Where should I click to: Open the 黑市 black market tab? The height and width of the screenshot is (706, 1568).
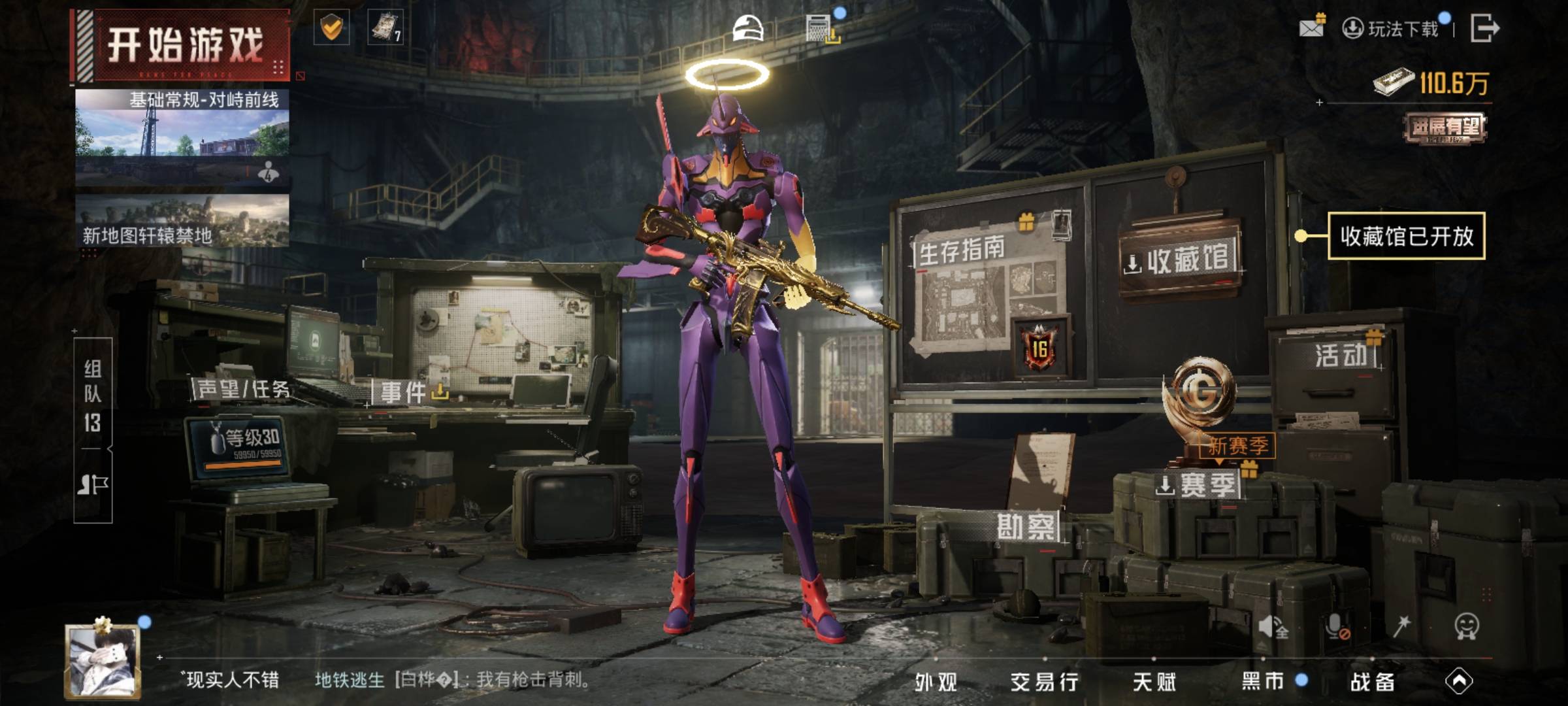point(1263,681)
